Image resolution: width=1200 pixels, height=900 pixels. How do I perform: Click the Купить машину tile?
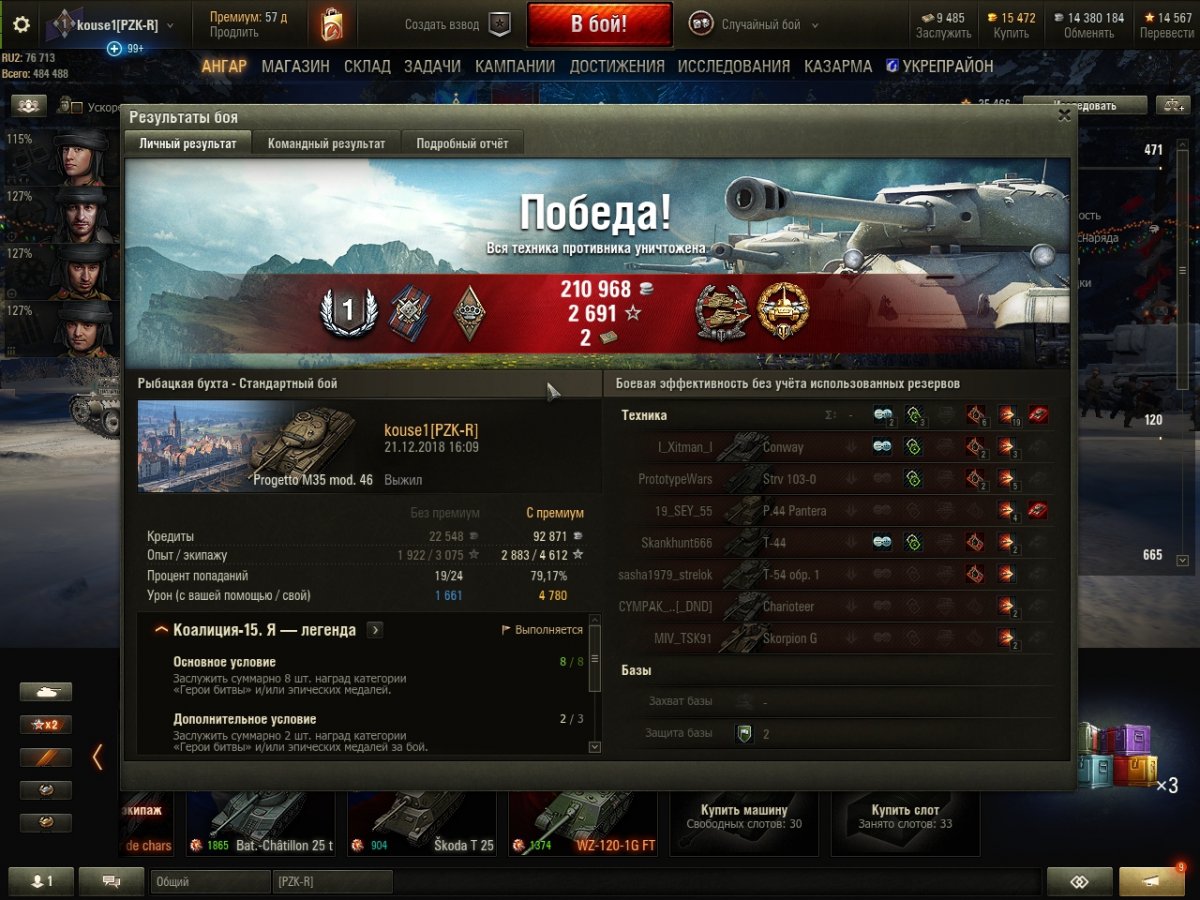point(744,817)
